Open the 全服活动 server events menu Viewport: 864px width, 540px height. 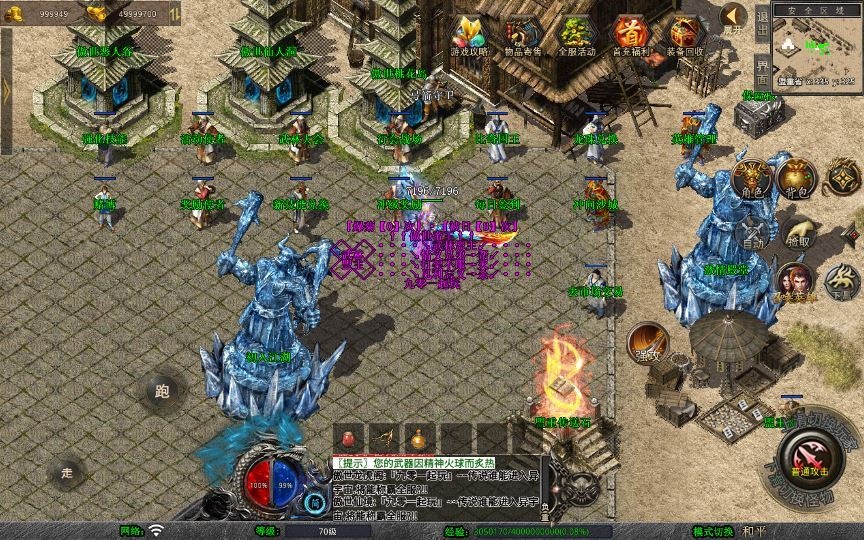[577, 34]
